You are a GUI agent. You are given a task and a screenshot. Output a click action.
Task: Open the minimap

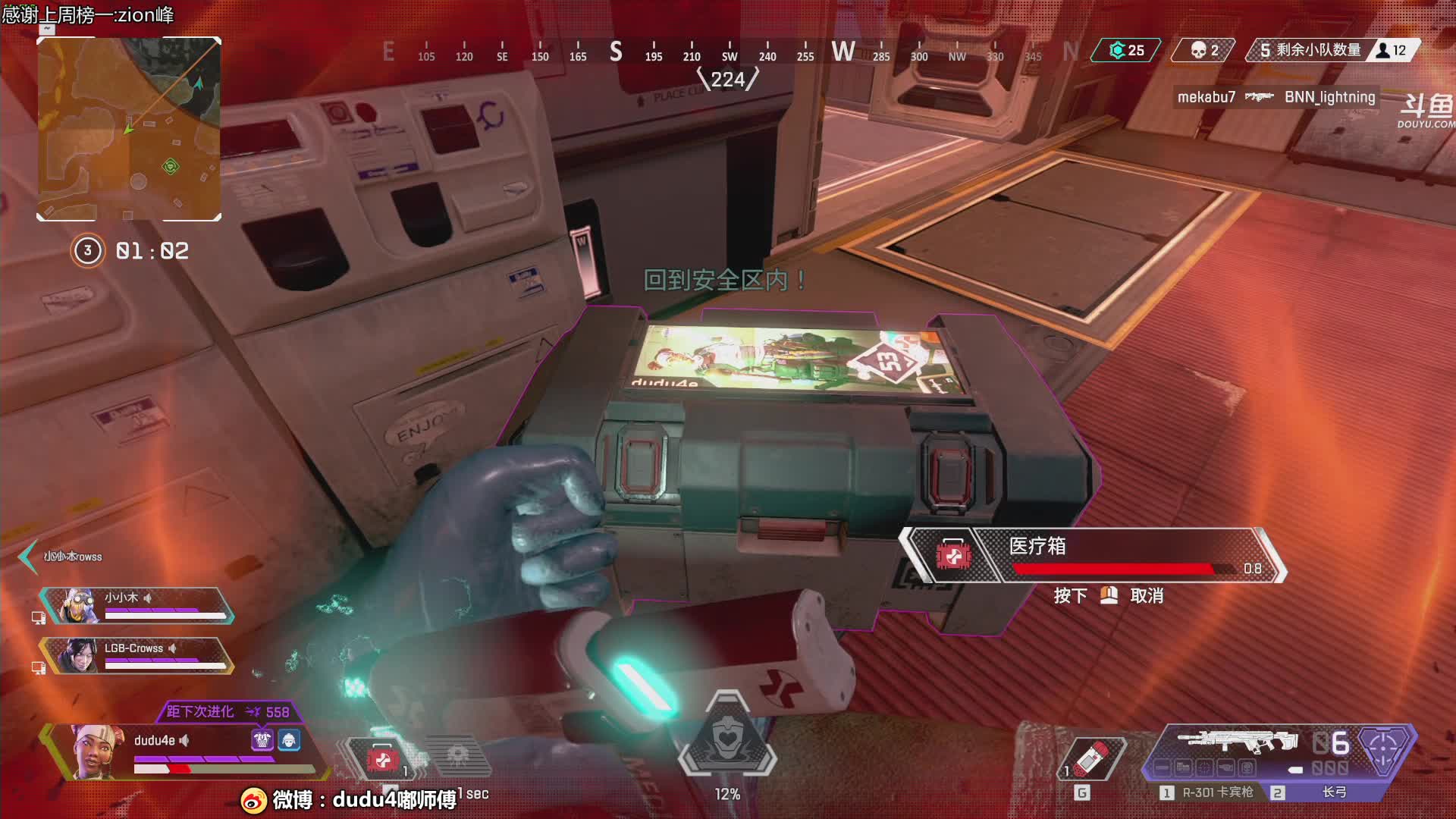click(x=129, y=129)
